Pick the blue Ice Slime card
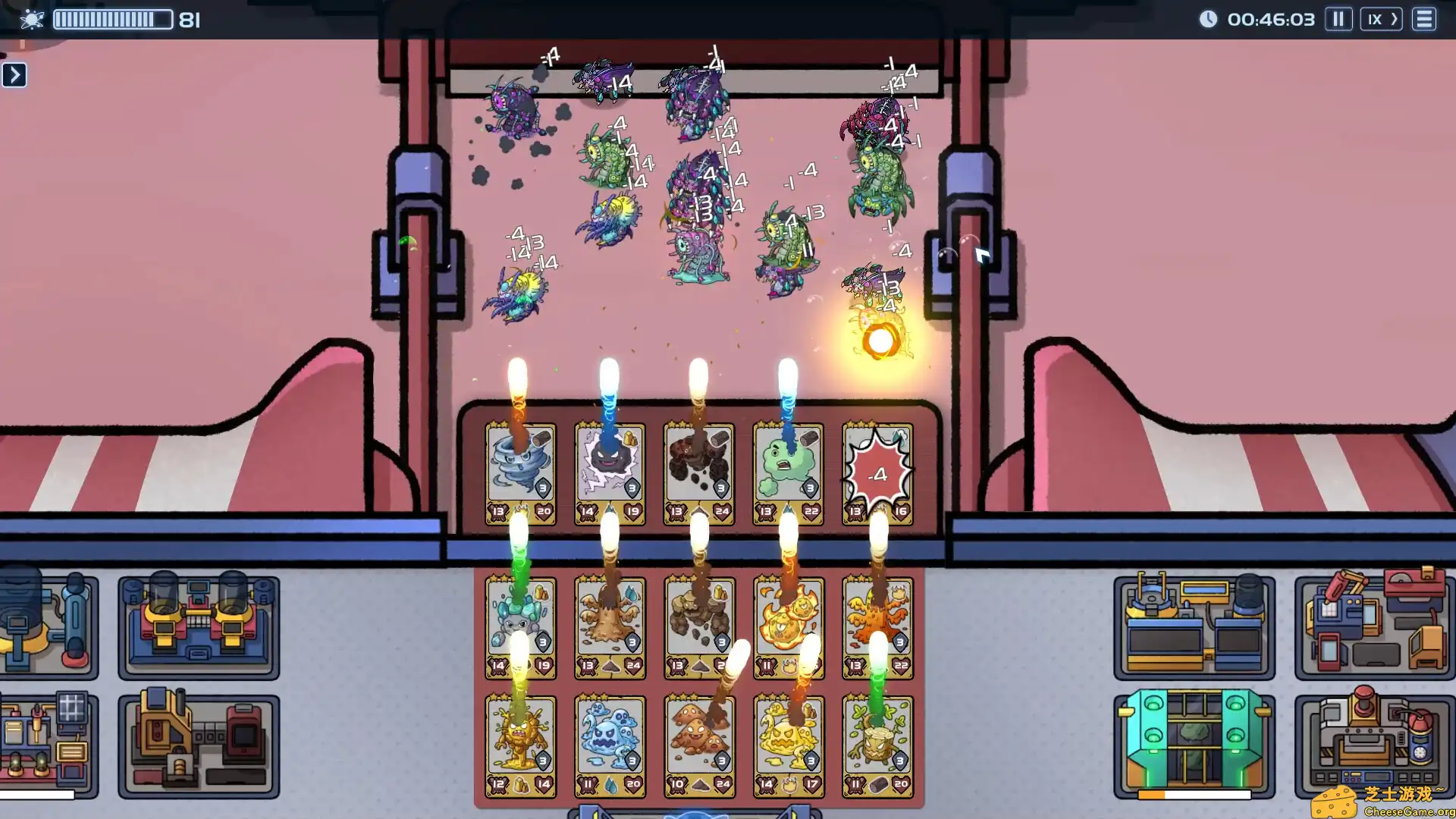Viewport: 1456px width, 819px height. (610, 739)
